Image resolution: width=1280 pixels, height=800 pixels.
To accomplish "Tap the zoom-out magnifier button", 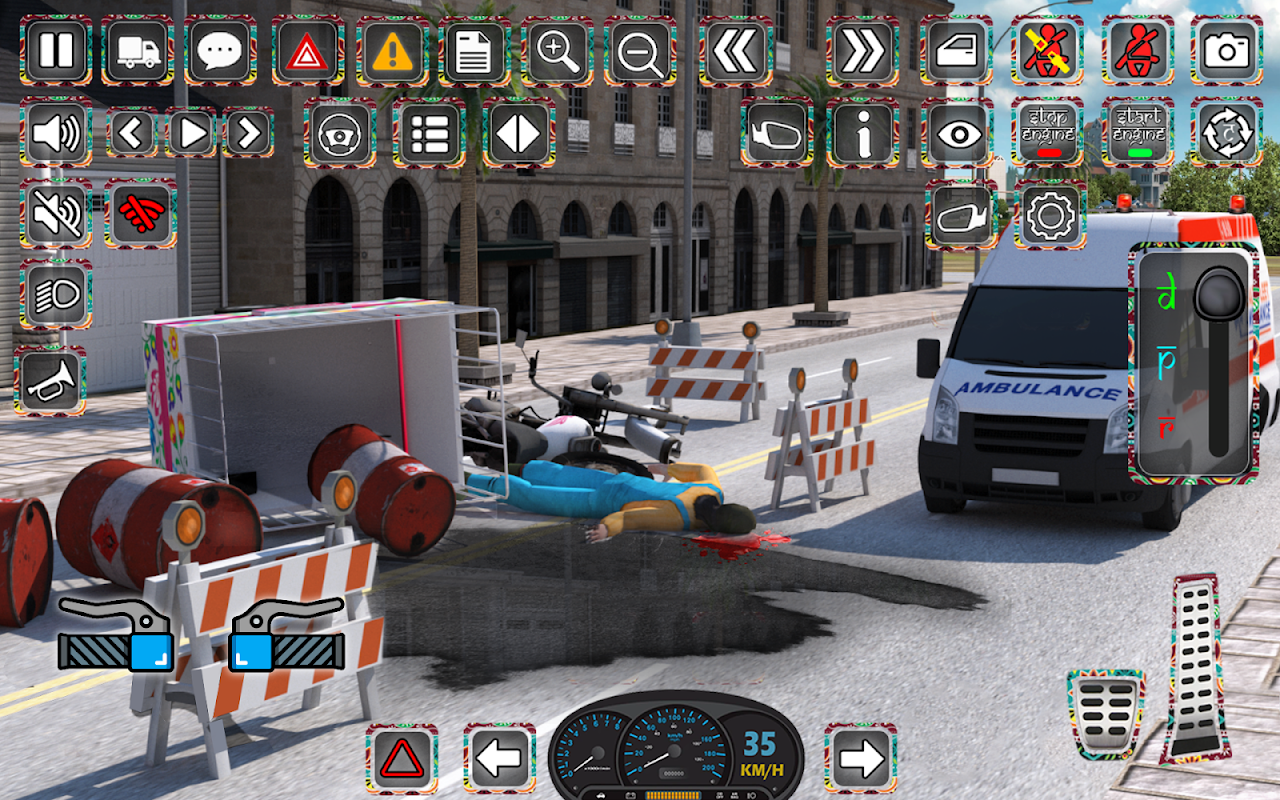I will (x=640, y=50).
